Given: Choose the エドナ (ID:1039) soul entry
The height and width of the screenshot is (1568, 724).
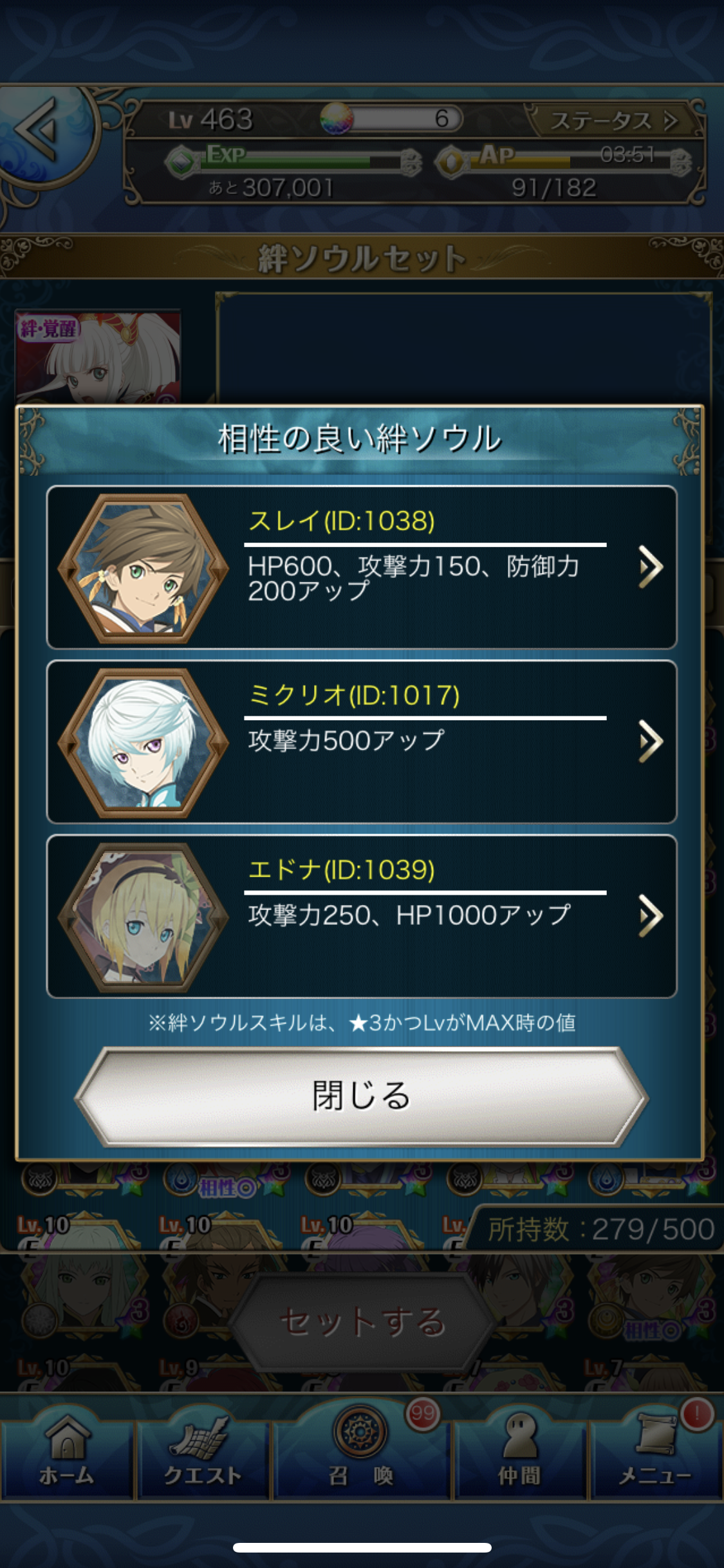Looking at the screenshot, I should click(361, 916).
